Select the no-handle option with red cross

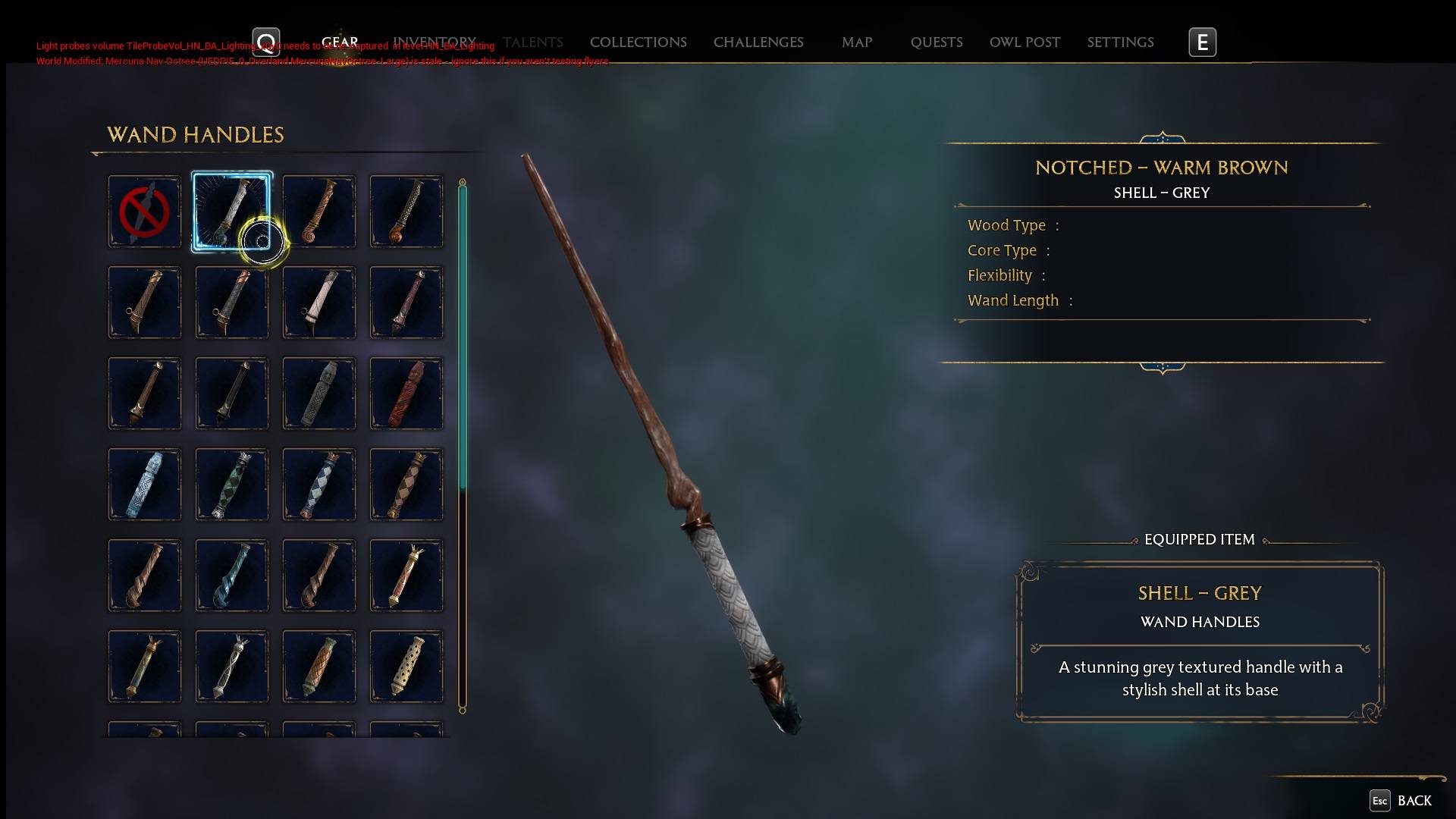click(x=145, y=211)
